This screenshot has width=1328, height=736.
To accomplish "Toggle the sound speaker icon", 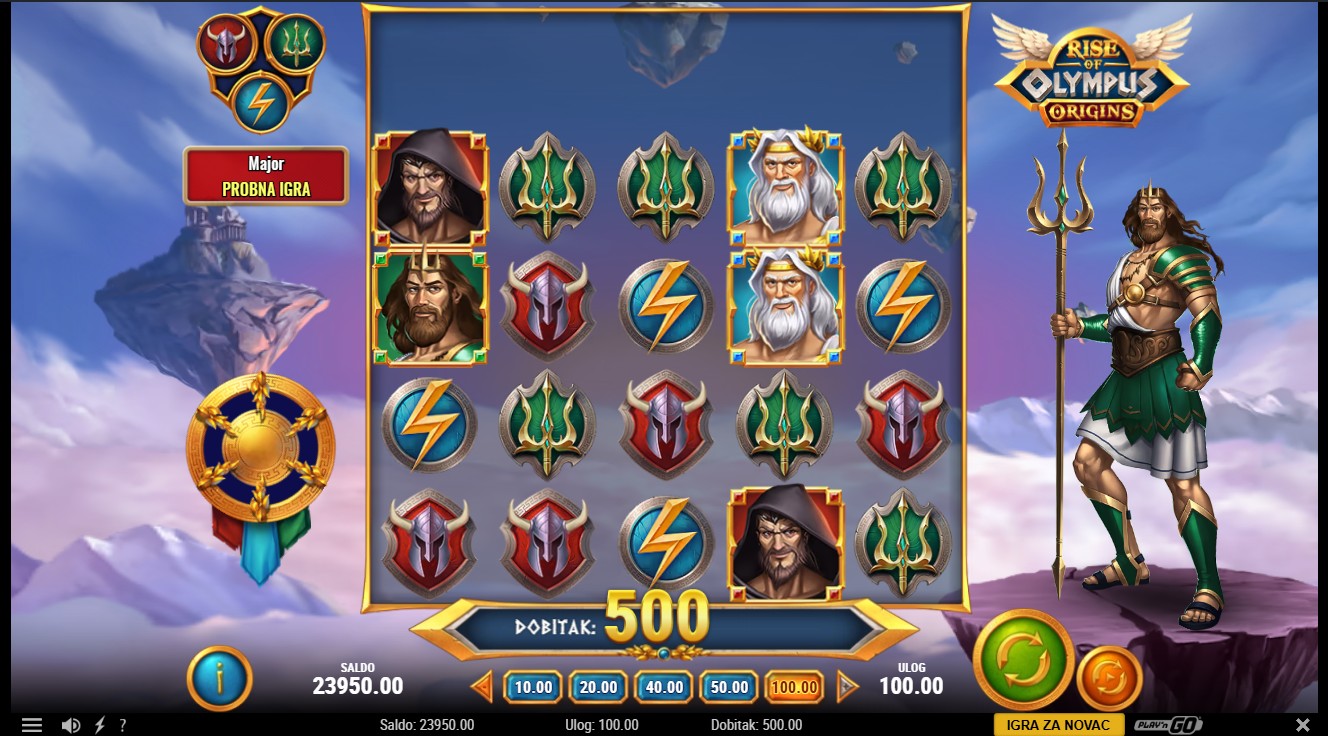I will click(70, 725).
